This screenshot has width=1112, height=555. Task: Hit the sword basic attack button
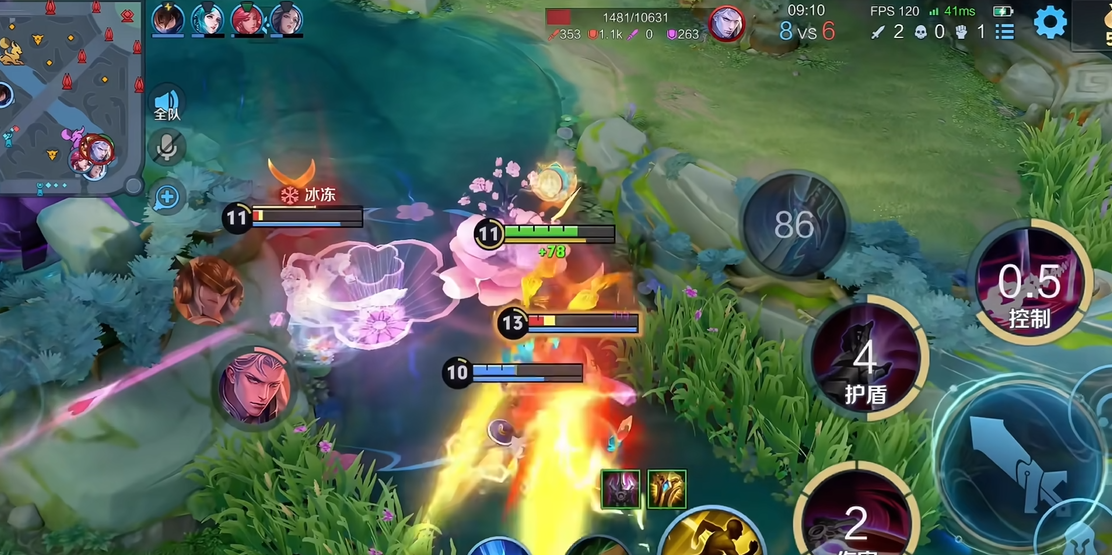click(1026, 467)
